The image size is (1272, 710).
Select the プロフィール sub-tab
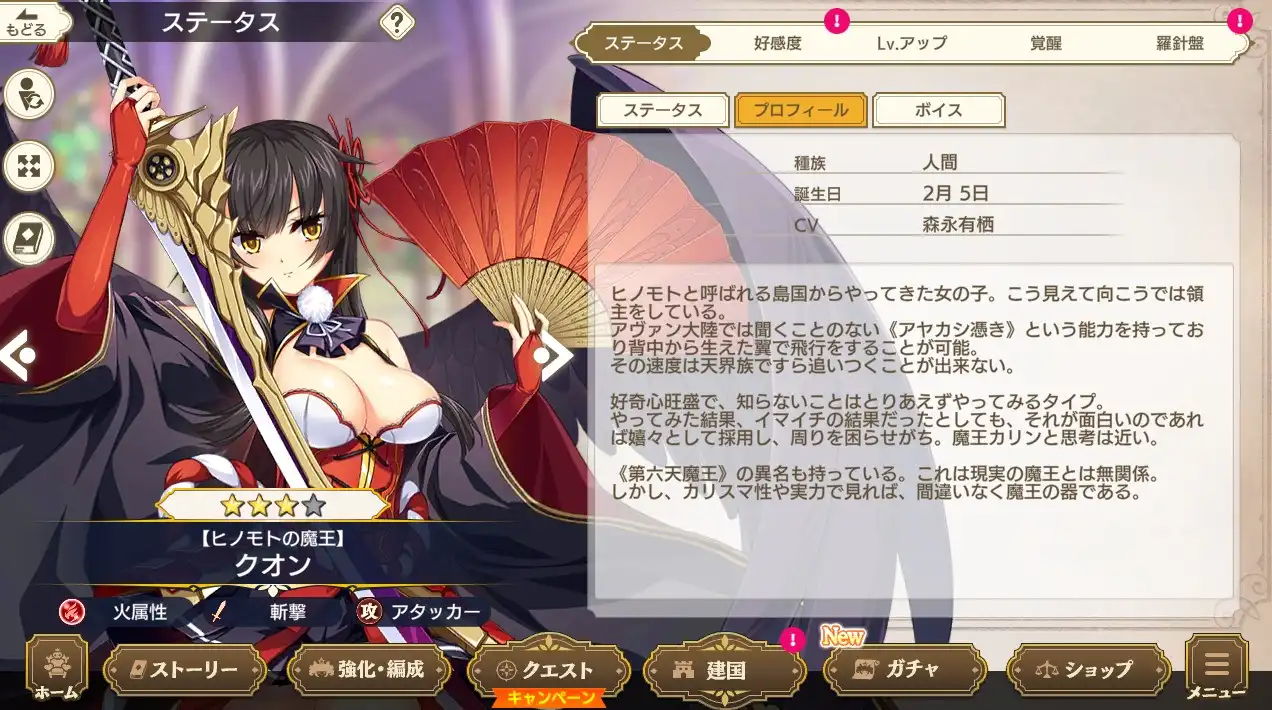coord(800,110)
